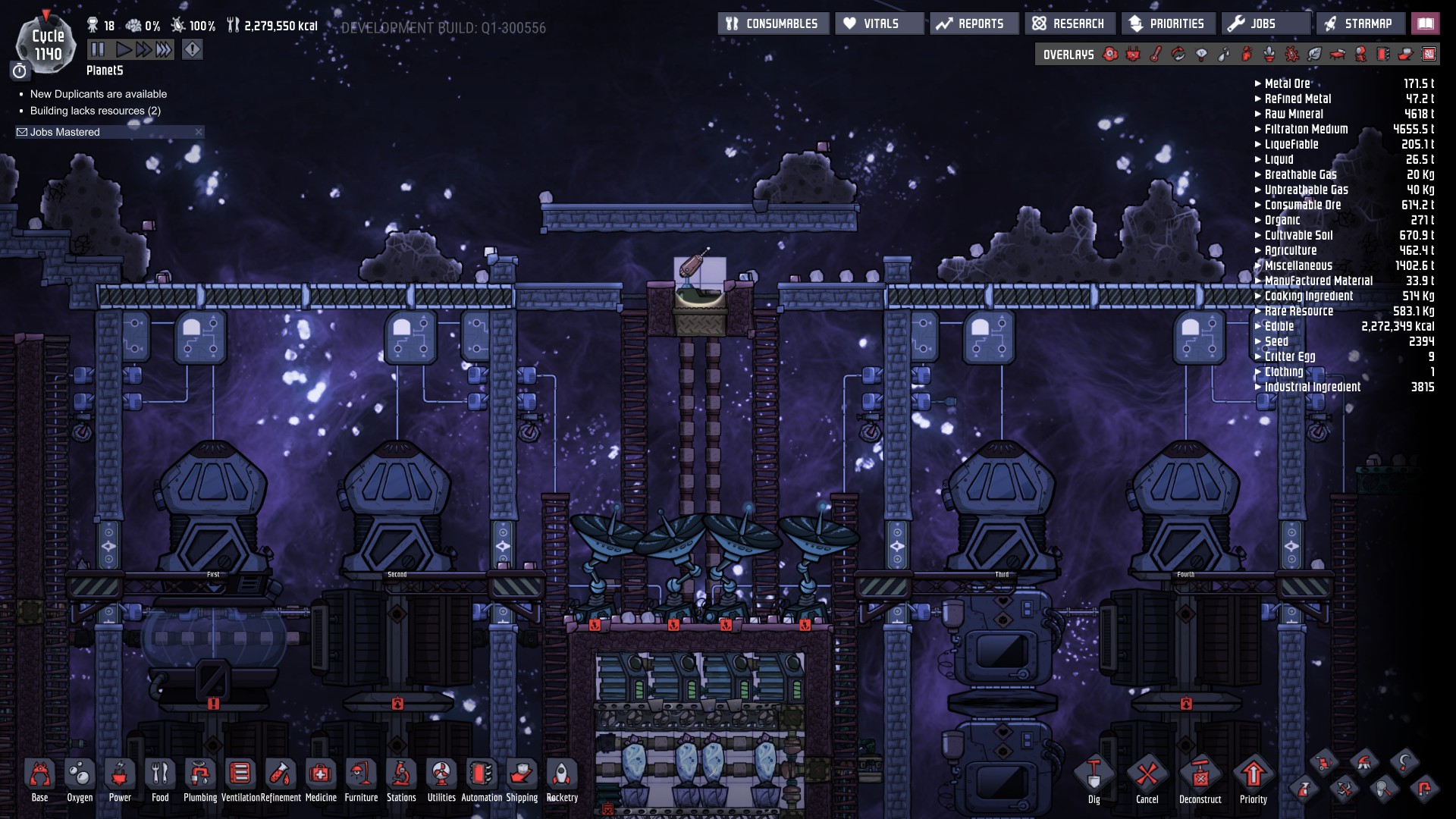
Task: Set game speed to fastest
Action: pyautogui.click(x=164, y=50)
